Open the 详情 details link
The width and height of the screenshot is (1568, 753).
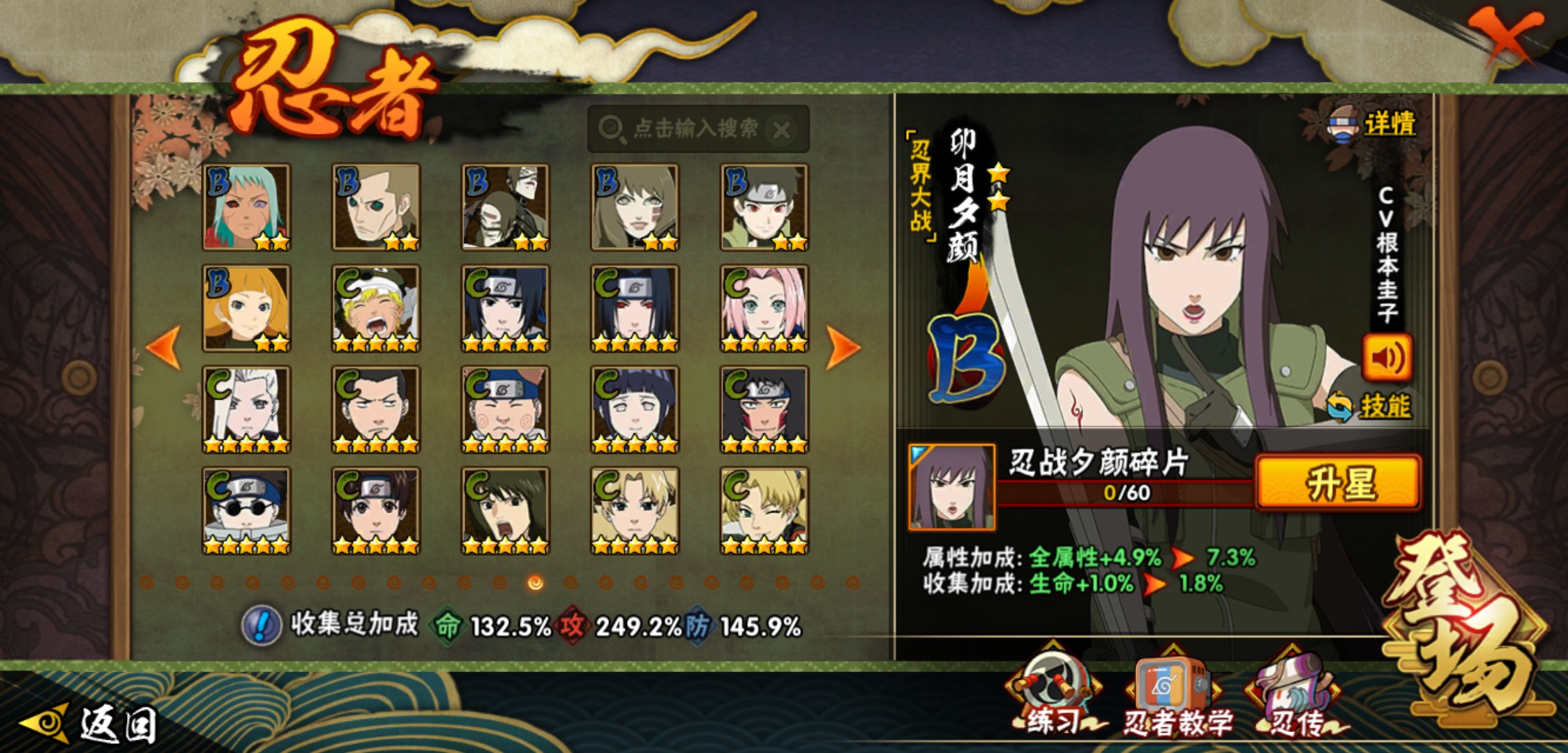click(x=1388, y=124)
